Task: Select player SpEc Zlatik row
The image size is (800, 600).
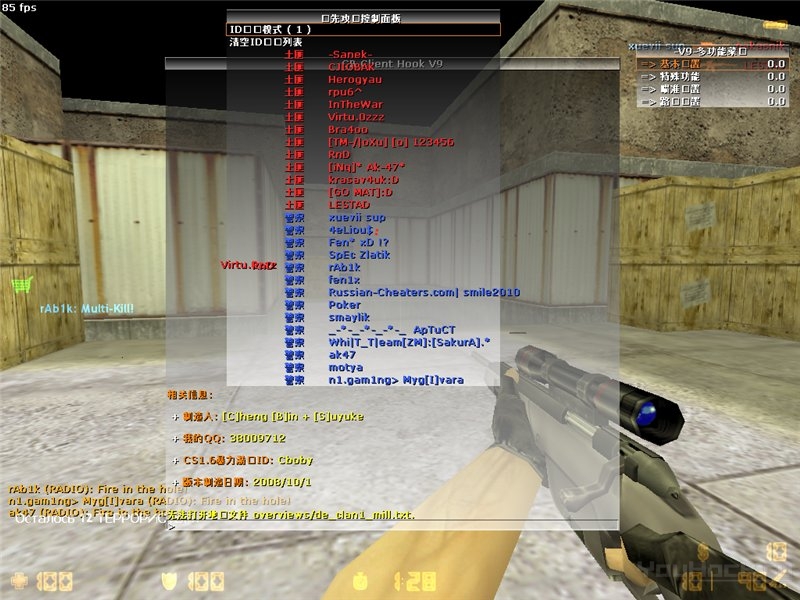Action: tap(360, 255)
